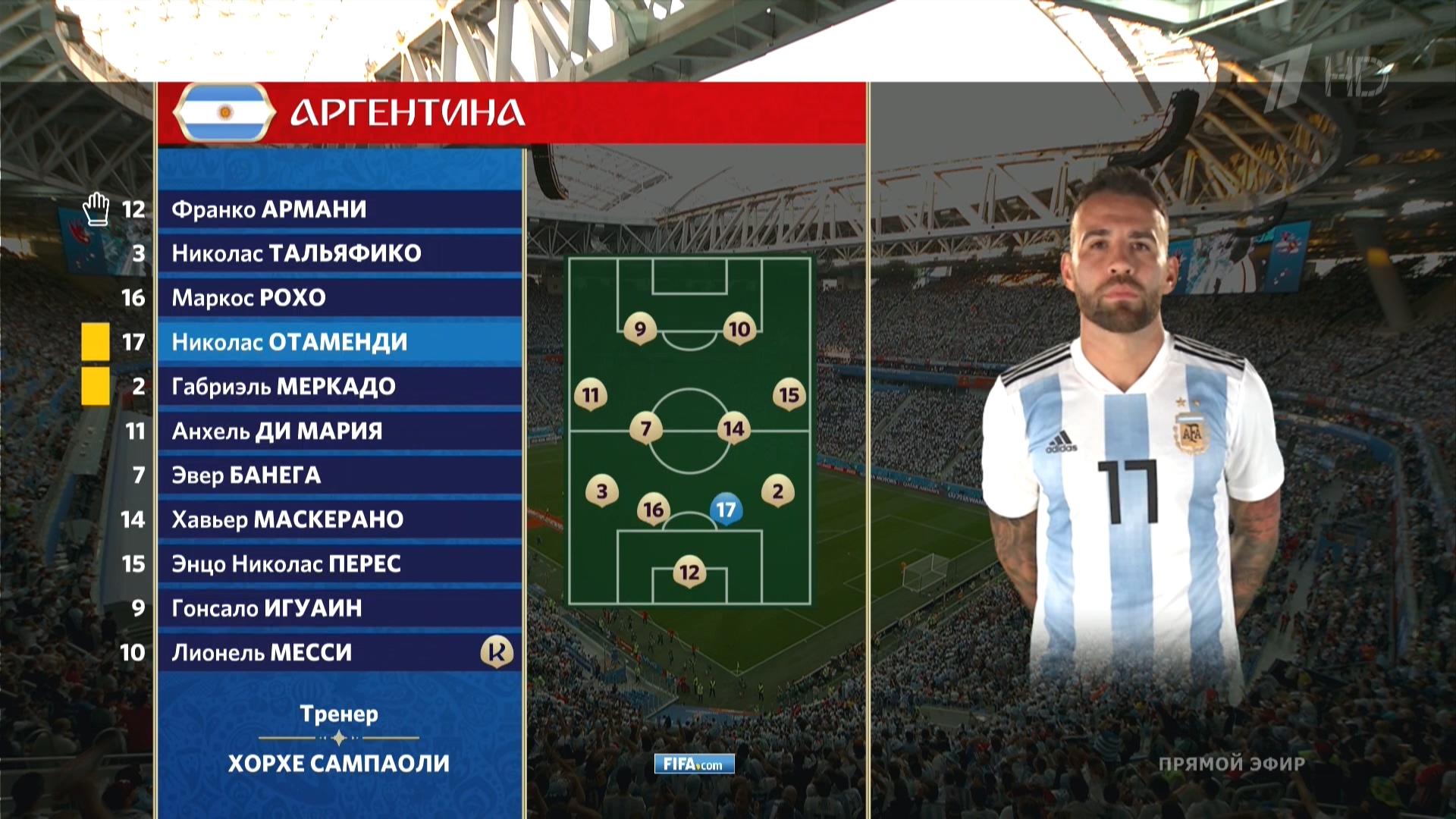
Task: Click the Энцо Николас ПЕРЕС row
Action: pyautogui.click(x=340, y=563)
